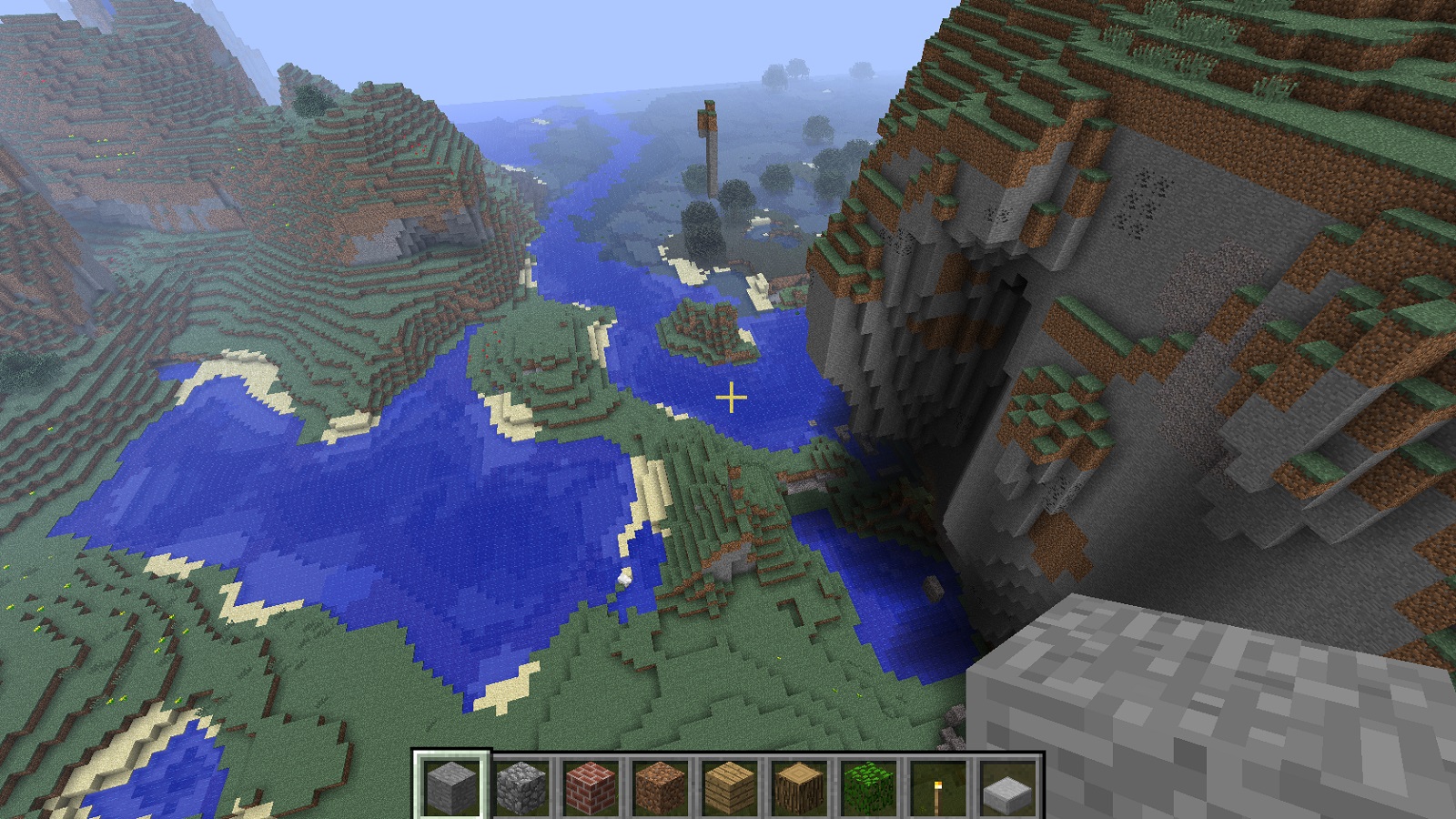Click the crosshair at screen center
Viewport: 1456px width, 819px height.
pyautogui.click(x=731, y=397)
